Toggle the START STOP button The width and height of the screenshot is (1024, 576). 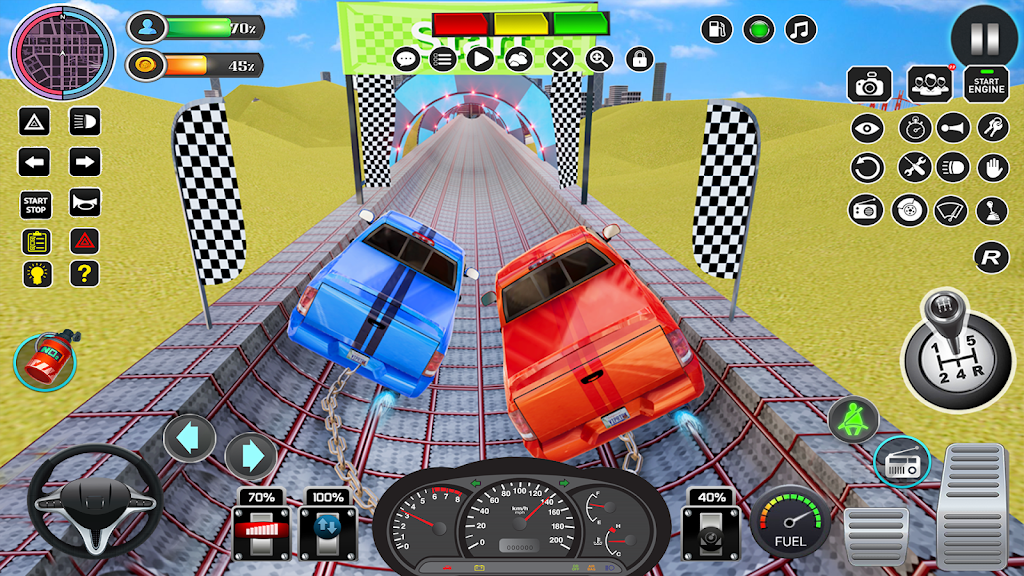point(36,204)
